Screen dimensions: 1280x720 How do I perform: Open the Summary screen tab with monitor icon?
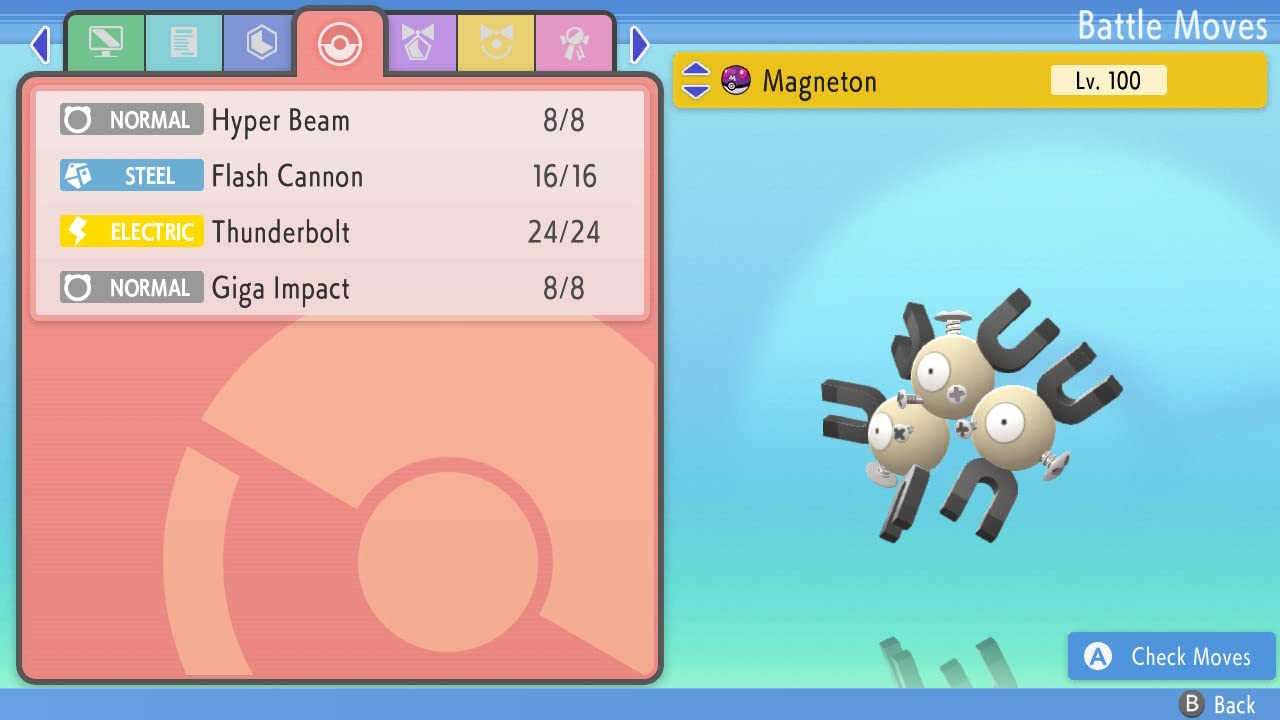105,43
